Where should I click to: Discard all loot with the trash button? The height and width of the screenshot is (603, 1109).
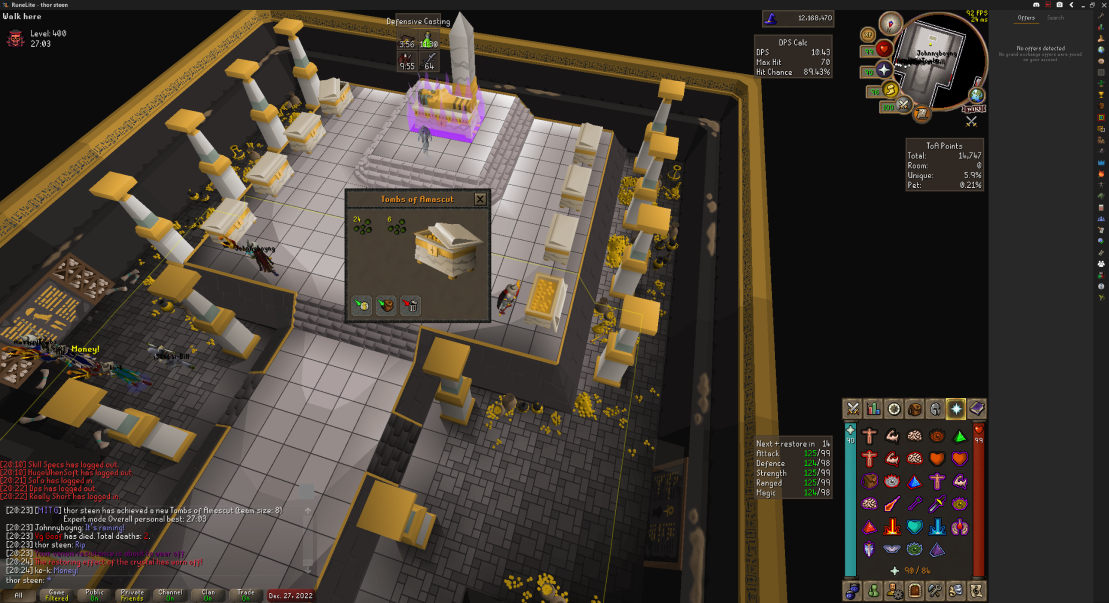click(409, 306)
